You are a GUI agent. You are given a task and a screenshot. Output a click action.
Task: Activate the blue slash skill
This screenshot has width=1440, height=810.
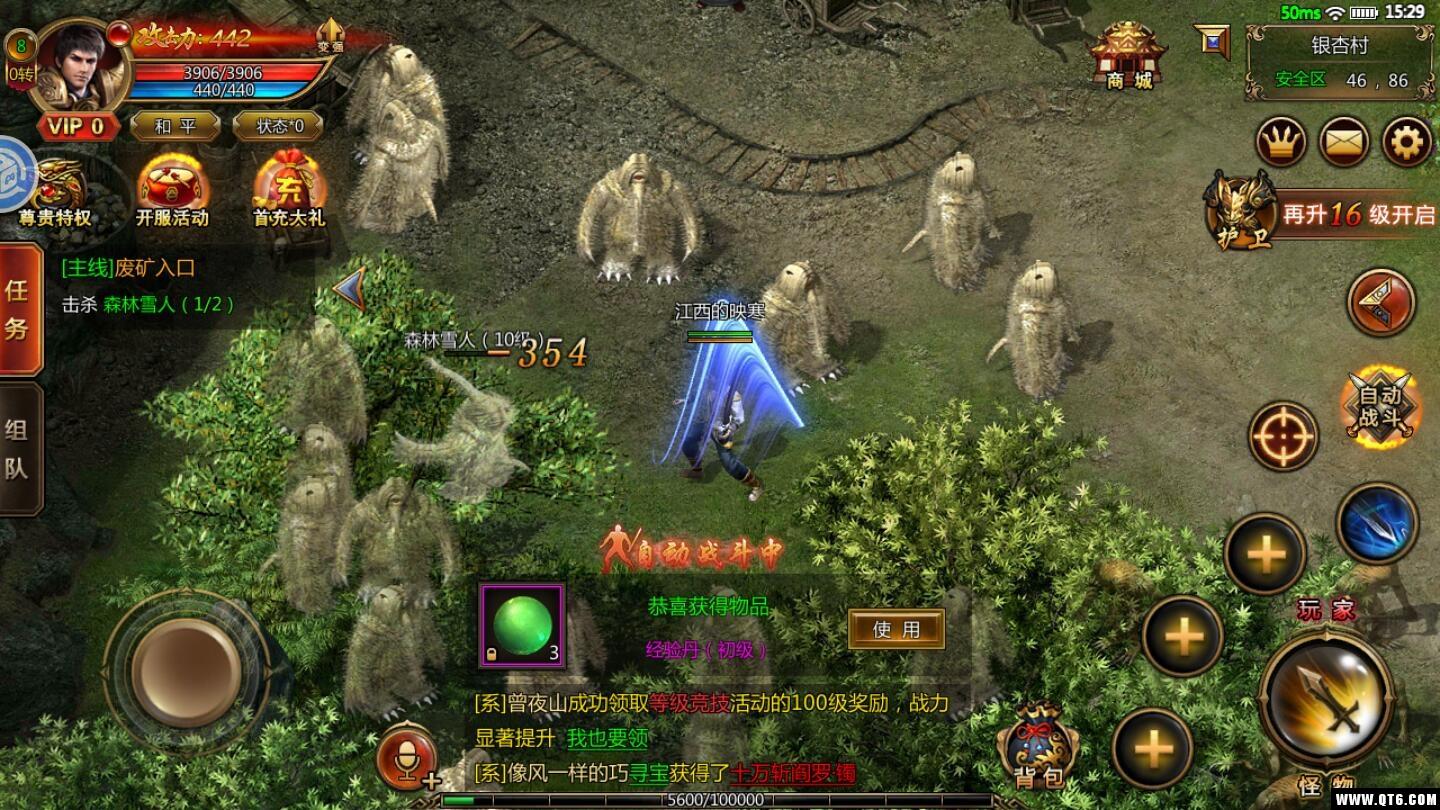coord(1377,523)
